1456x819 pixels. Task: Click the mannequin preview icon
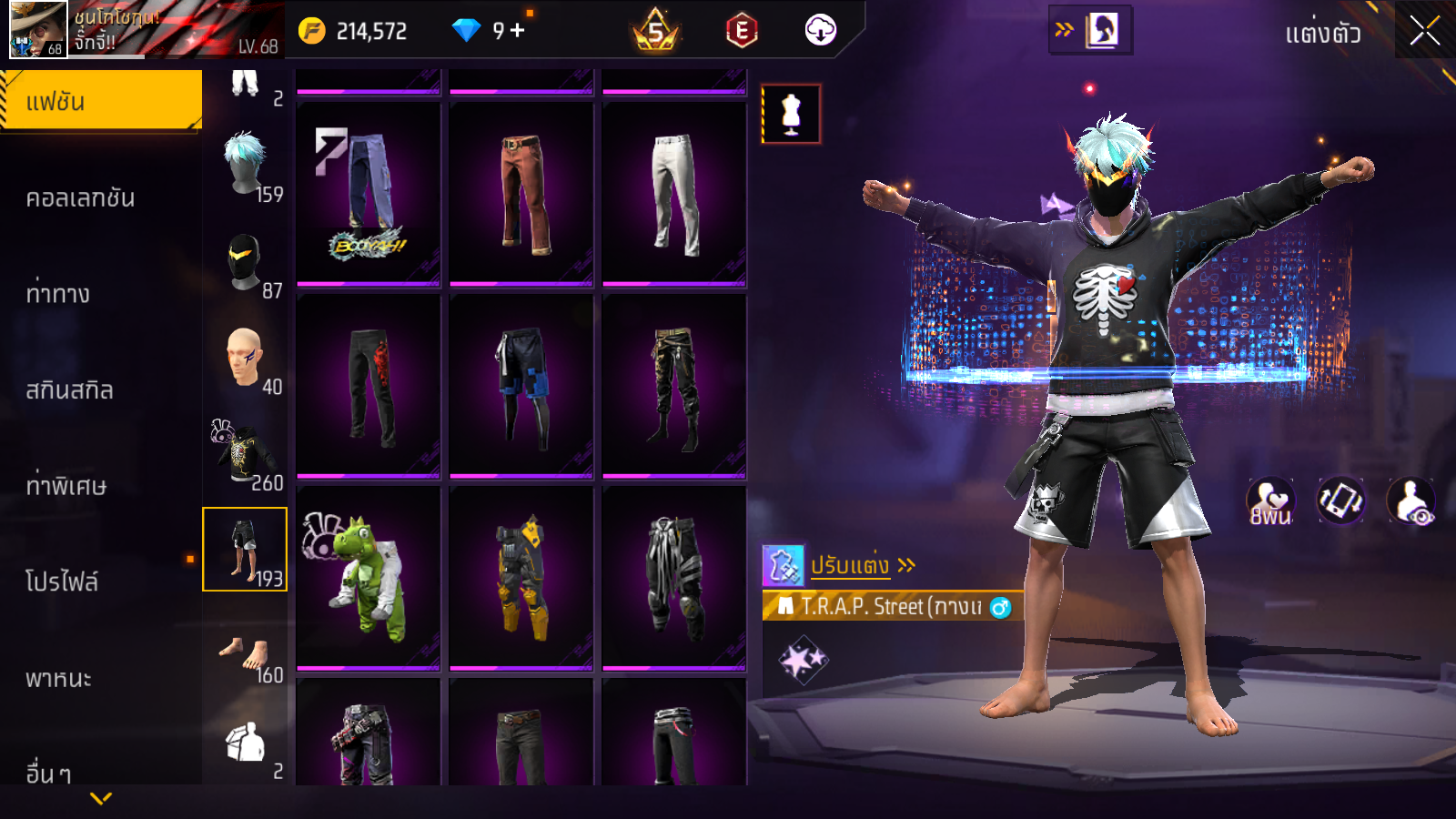click(x=791, y=115)
